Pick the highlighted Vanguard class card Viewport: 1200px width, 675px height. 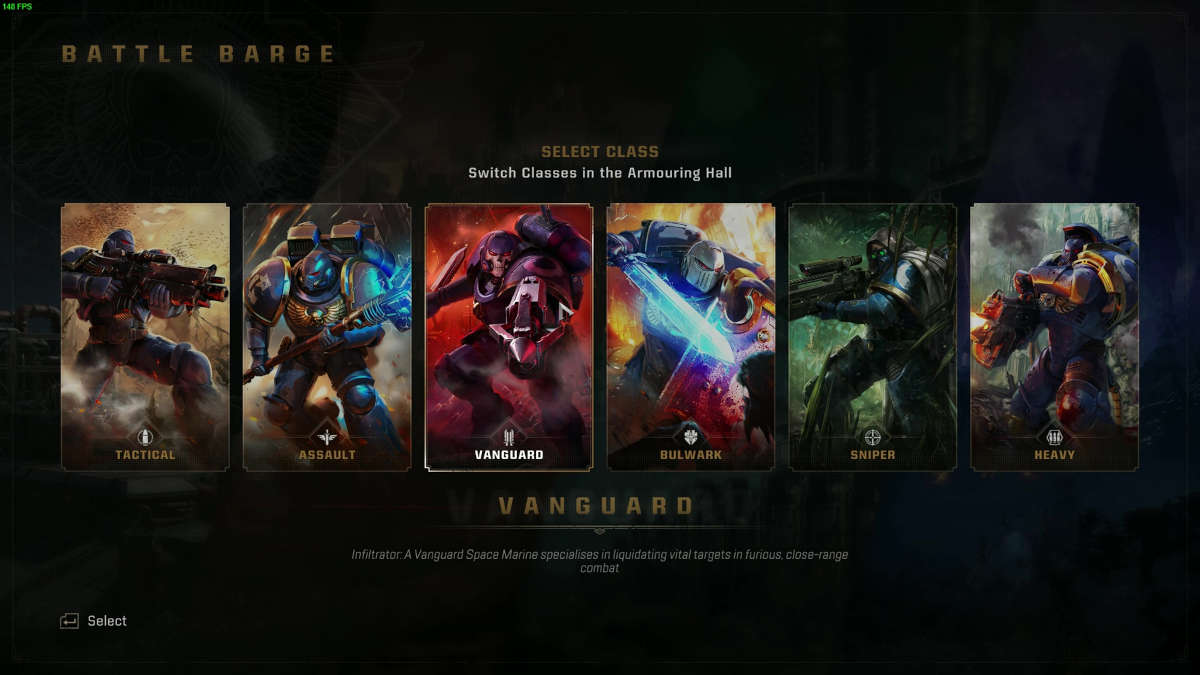click(x=509, y=337)
